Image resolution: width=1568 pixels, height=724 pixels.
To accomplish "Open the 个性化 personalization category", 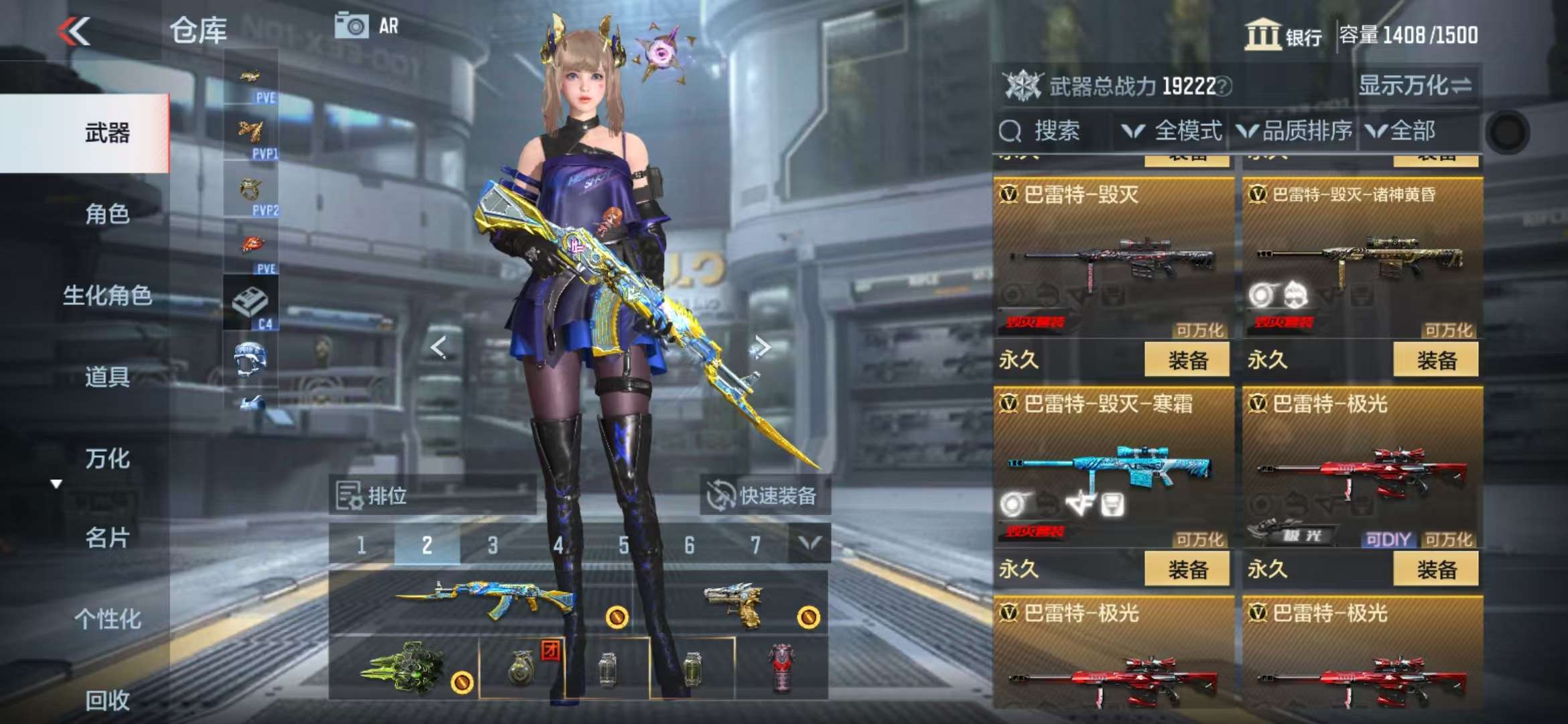I will pyautogui.click(x=107, y=619).
